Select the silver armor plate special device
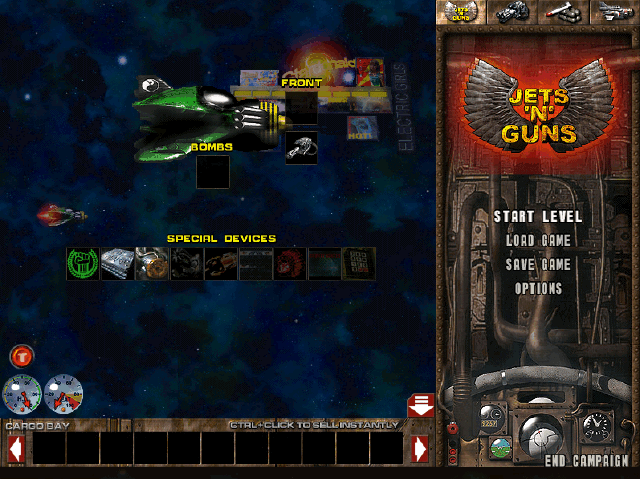 pyautogui.click(x=117, y=264)
